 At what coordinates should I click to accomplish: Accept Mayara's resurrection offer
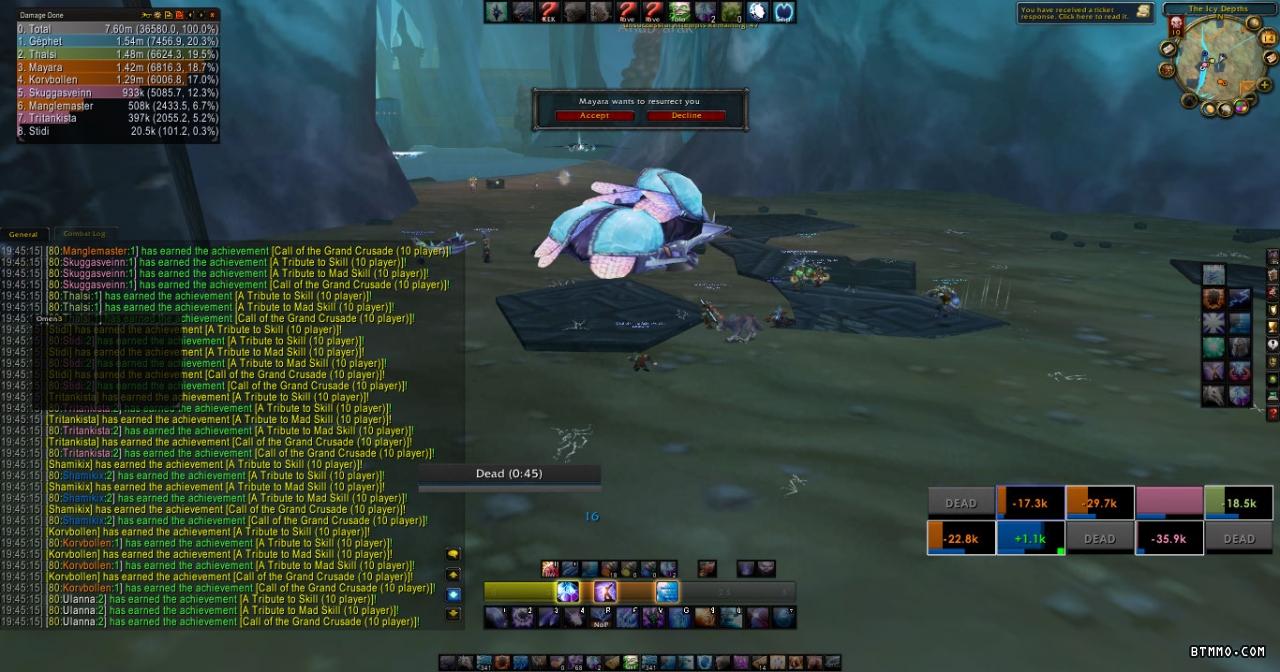594,115
